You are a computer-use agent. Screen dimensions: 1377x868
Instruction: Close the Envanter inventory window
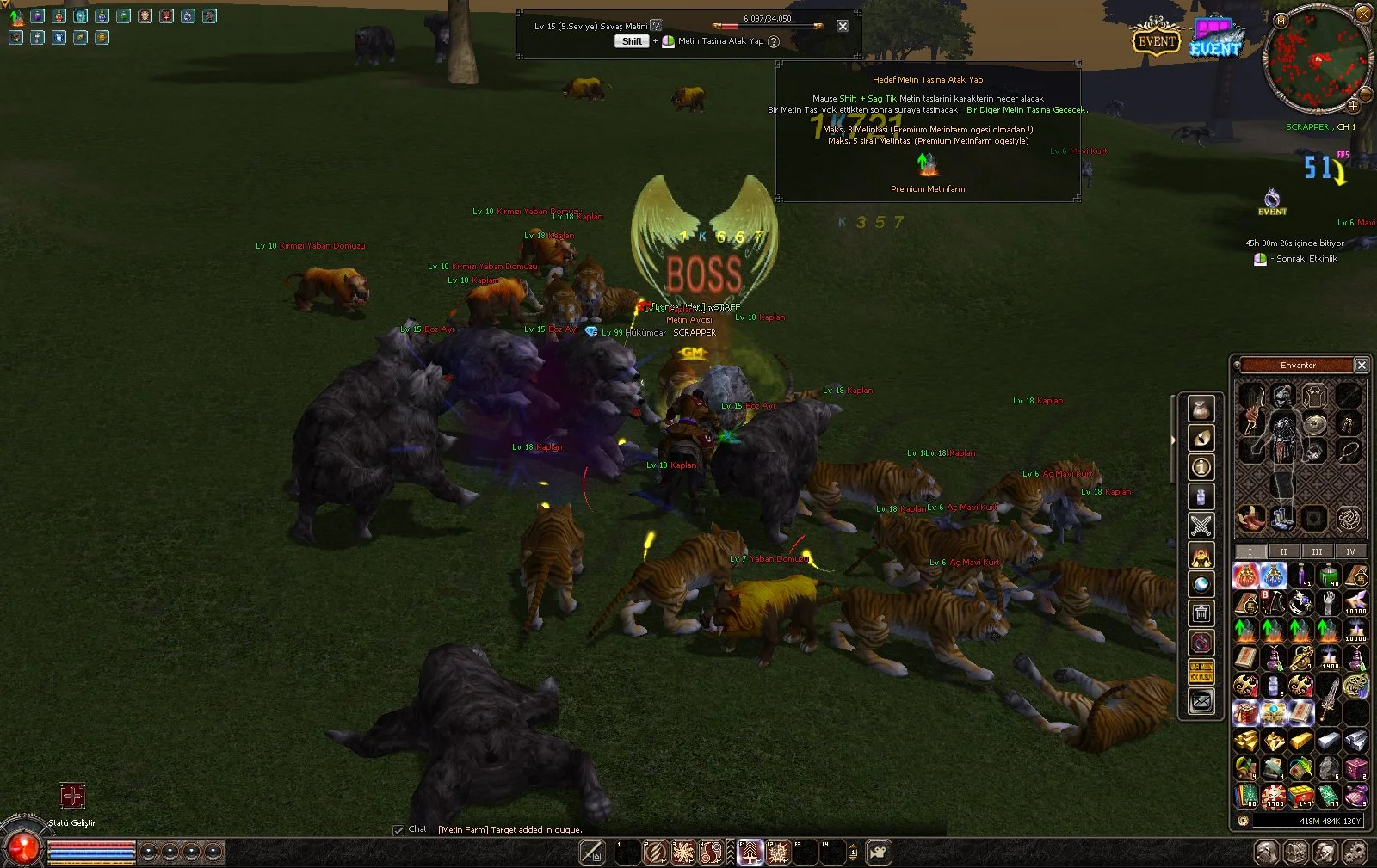point(1362,366)
